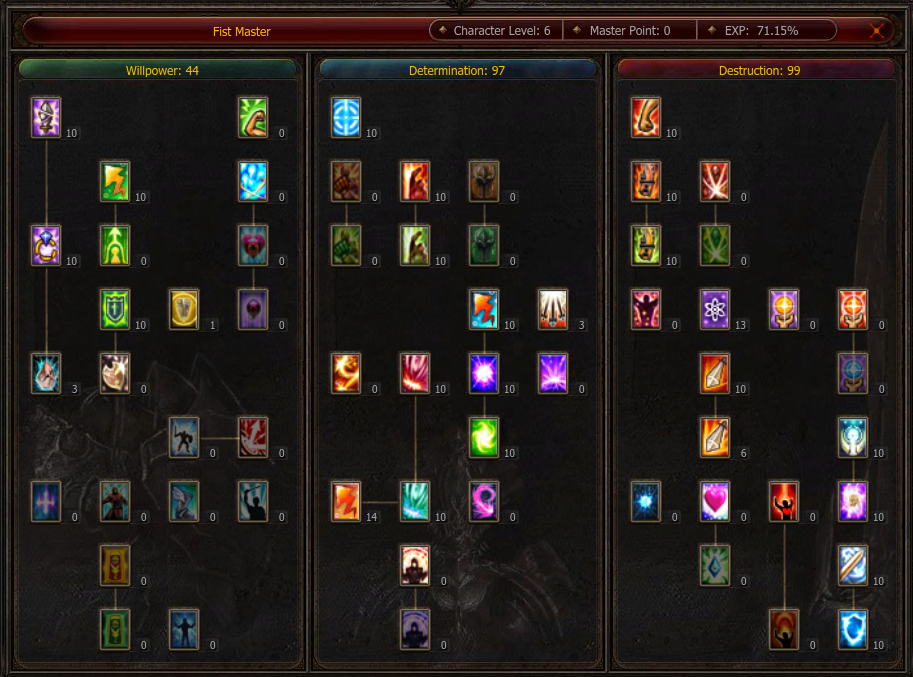Select the blue shield skill in Destruction
913x677 pixels.
[853, 629]
